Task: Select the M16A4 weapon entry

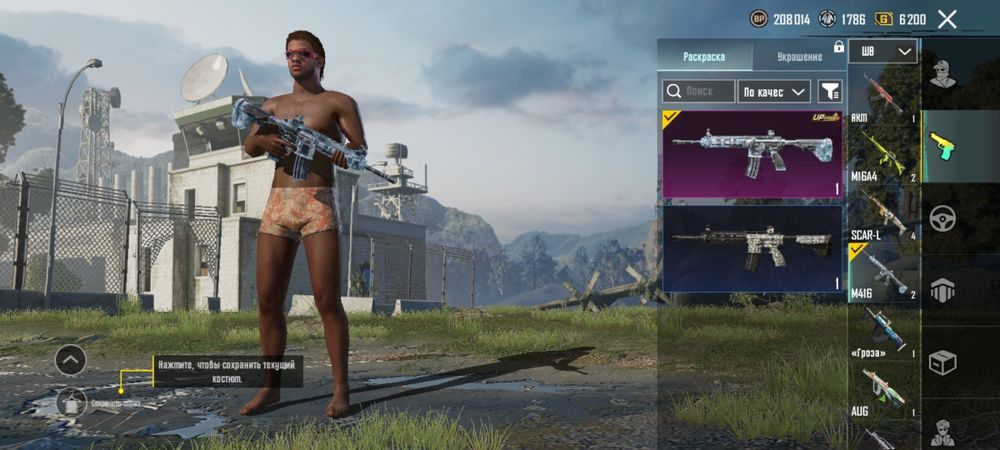Action: point(882,154)
